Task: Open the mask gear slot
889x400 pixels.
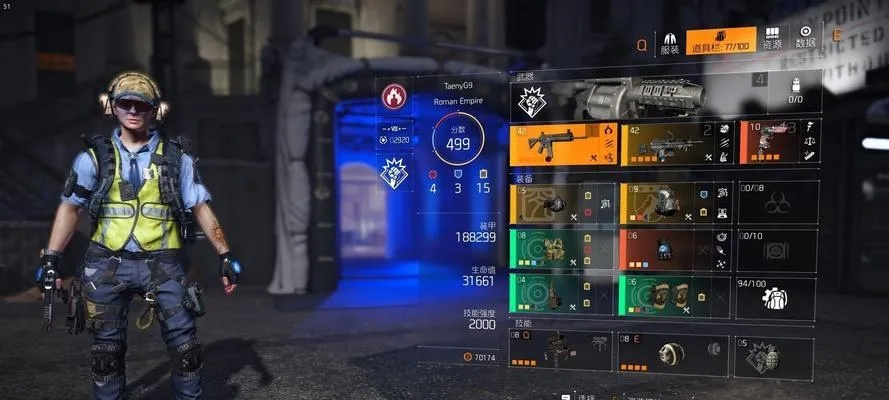Action: 562,202
